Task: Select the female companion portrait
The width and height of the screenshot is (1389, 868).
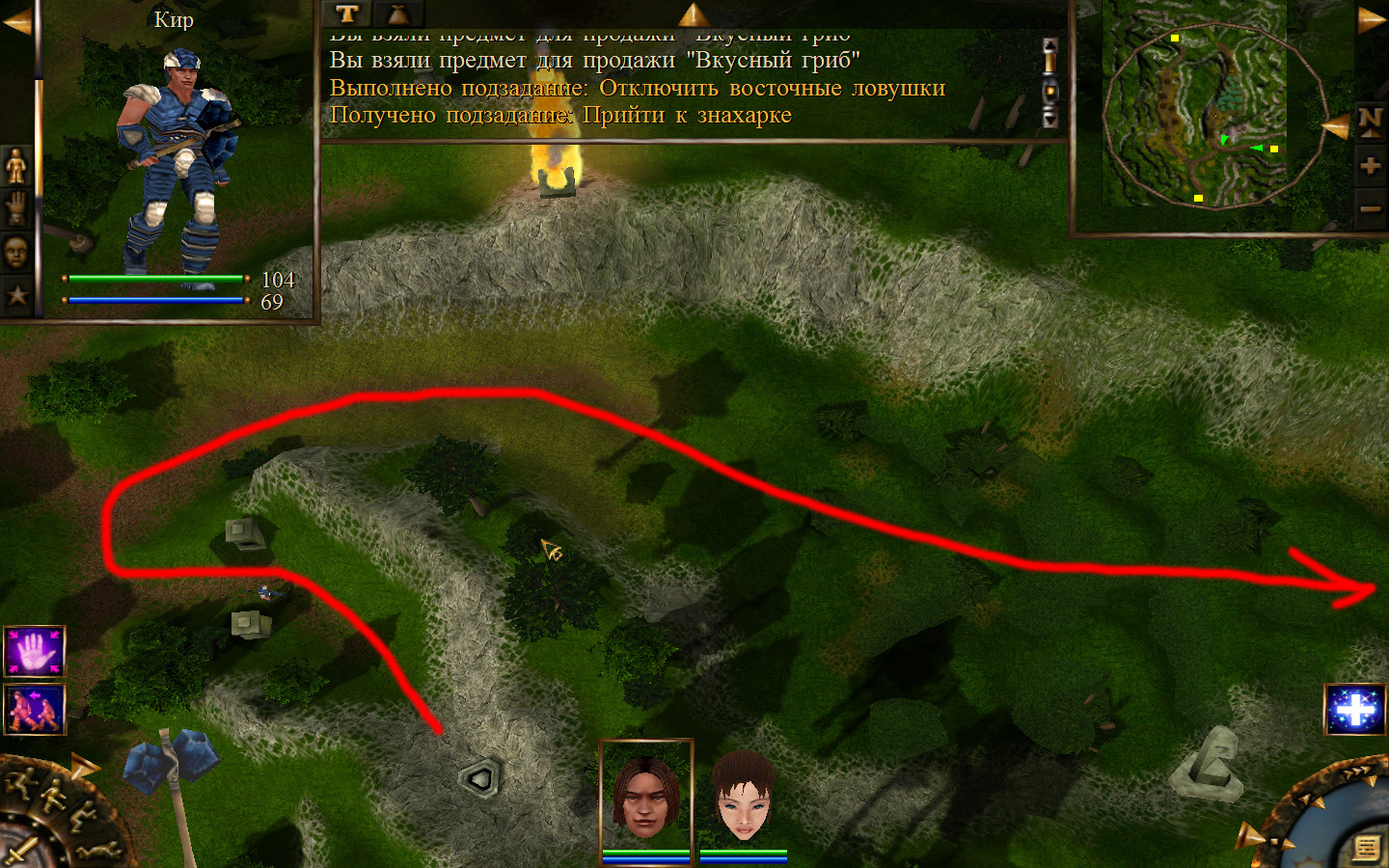Action: pos(743,798)
